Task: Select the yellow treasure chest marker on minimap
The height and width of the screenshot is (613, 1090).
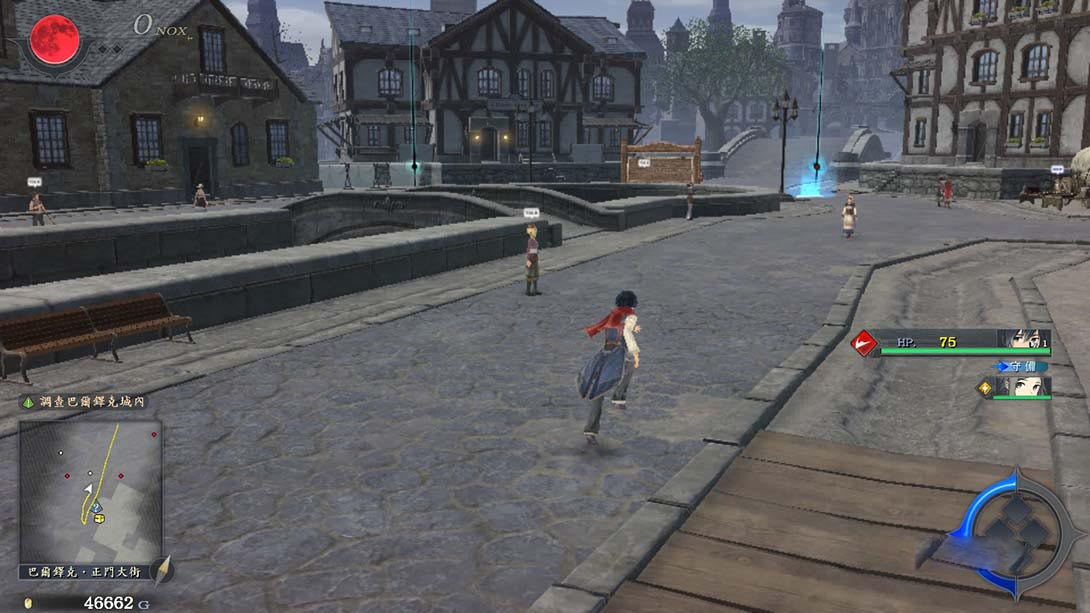Action: pos(99,518)
